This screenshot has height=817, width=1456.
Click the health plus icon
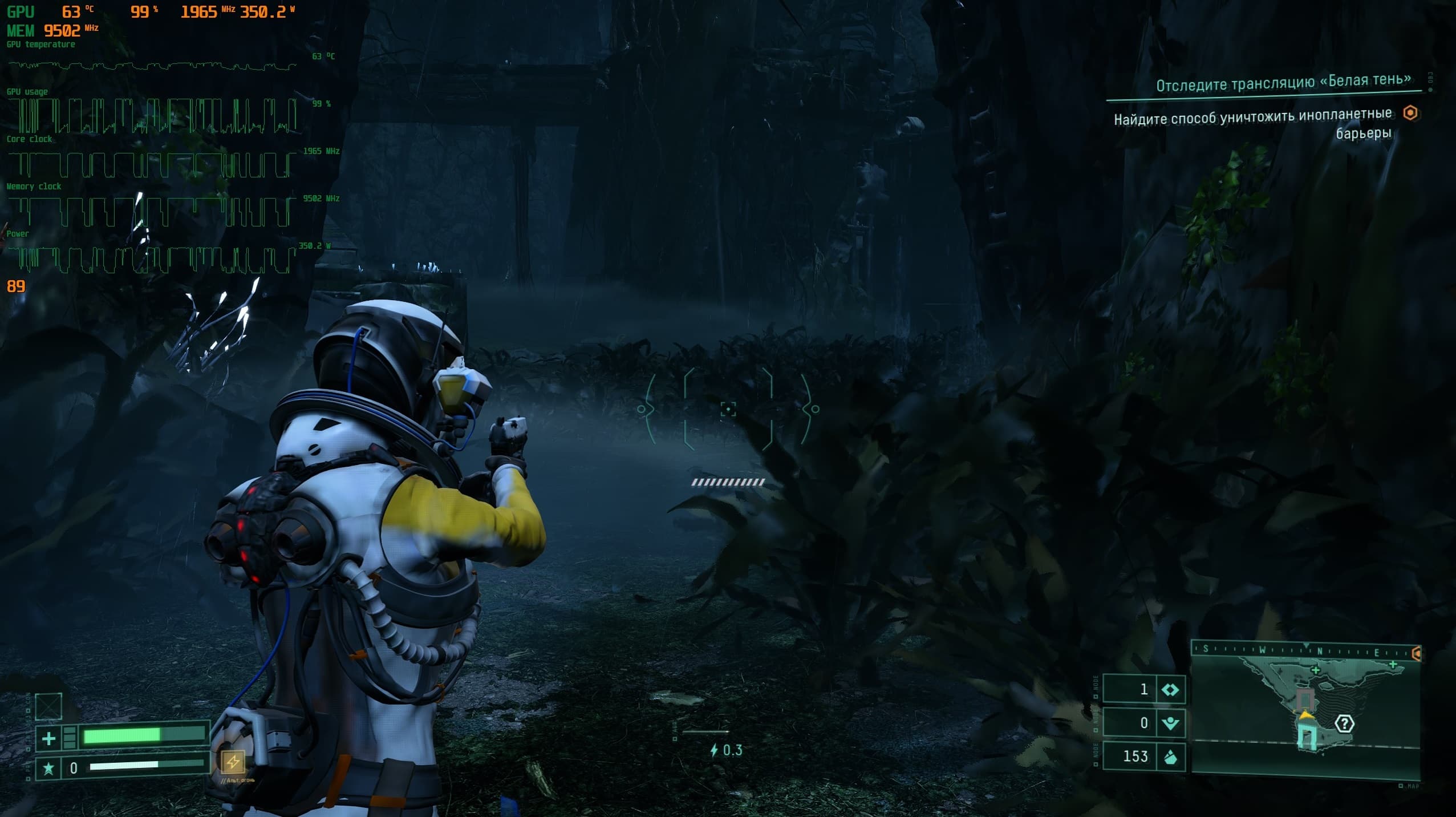(48, 739)
